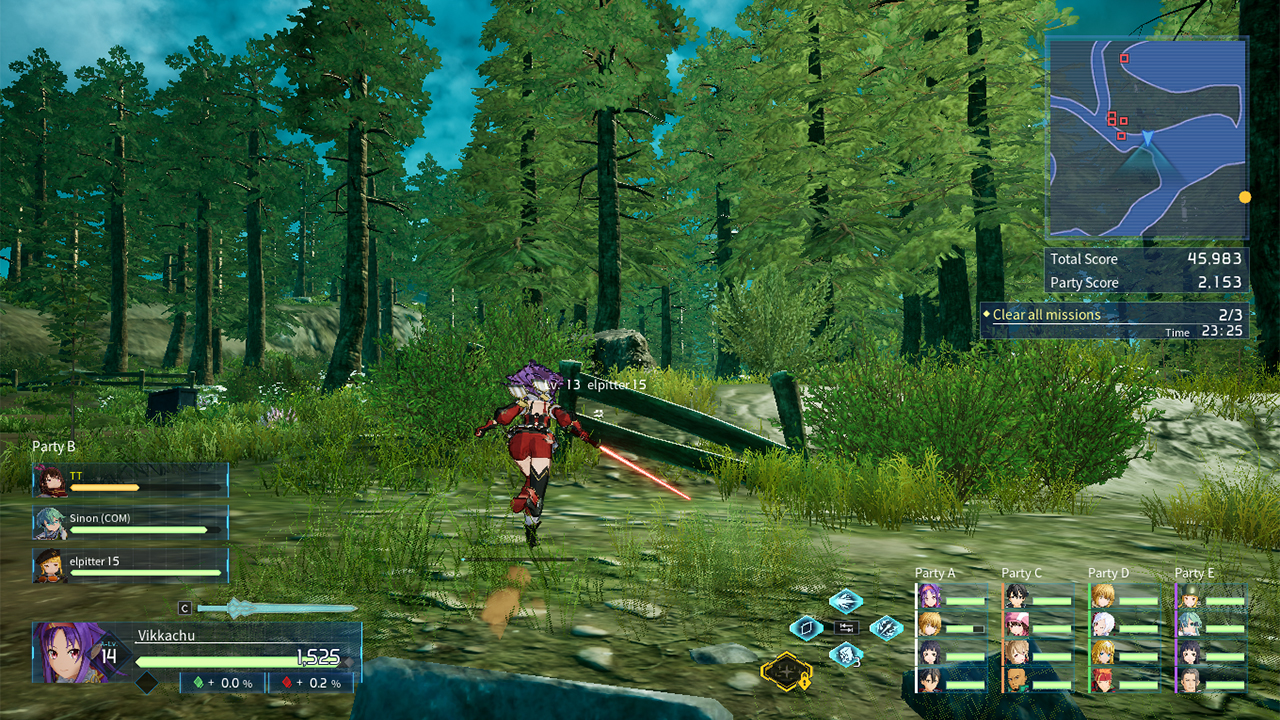
Task: Select the purple-haired leader of Party A
Action: [x=930, y=598]
